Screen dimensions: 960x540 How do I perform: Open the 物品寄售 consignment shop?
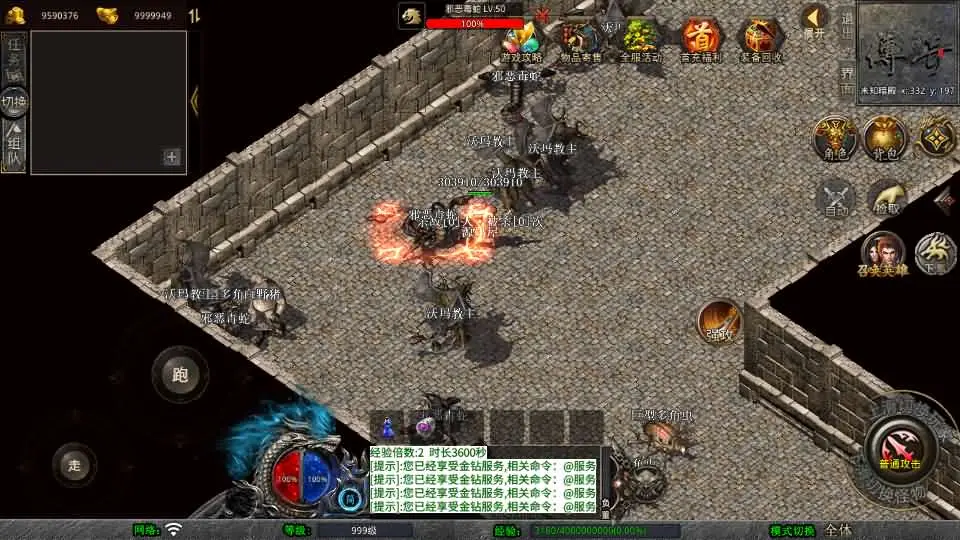point(580,41)
